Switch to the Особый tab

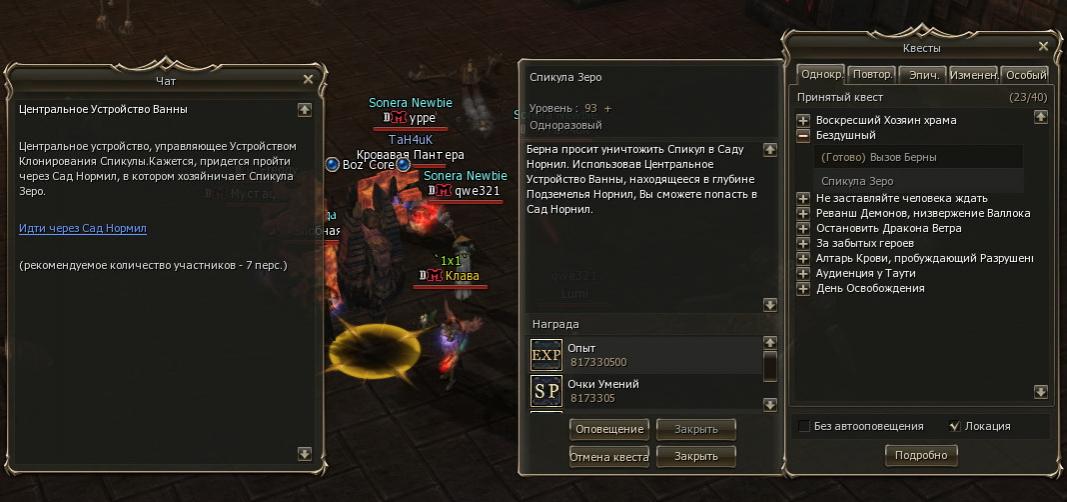point(1026,75)
